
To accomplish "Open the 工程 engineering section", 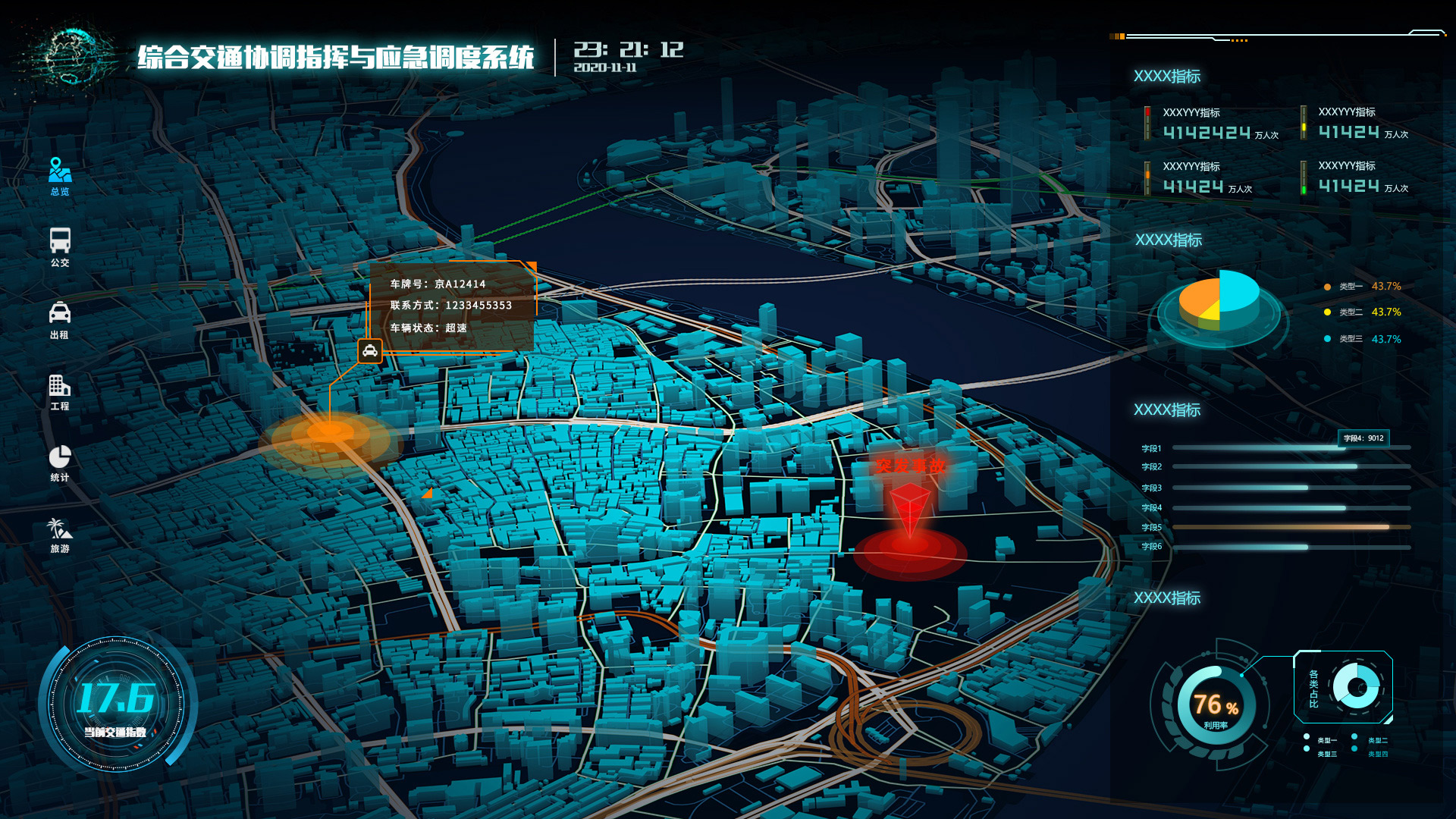I will [60, 391].
